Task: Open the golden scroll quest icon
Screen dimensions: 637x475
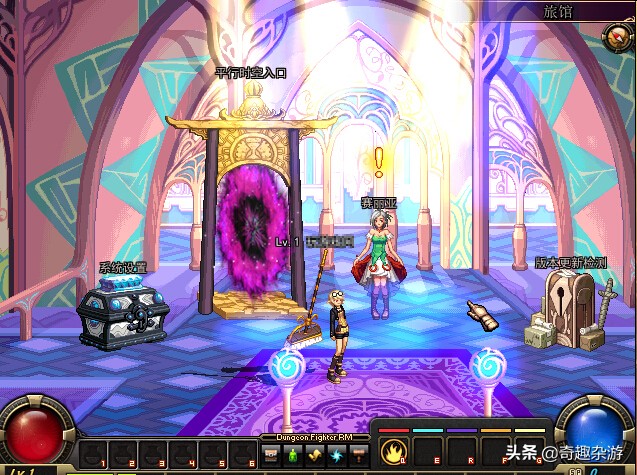Action: pyautogui.click(x=314, y=456)
